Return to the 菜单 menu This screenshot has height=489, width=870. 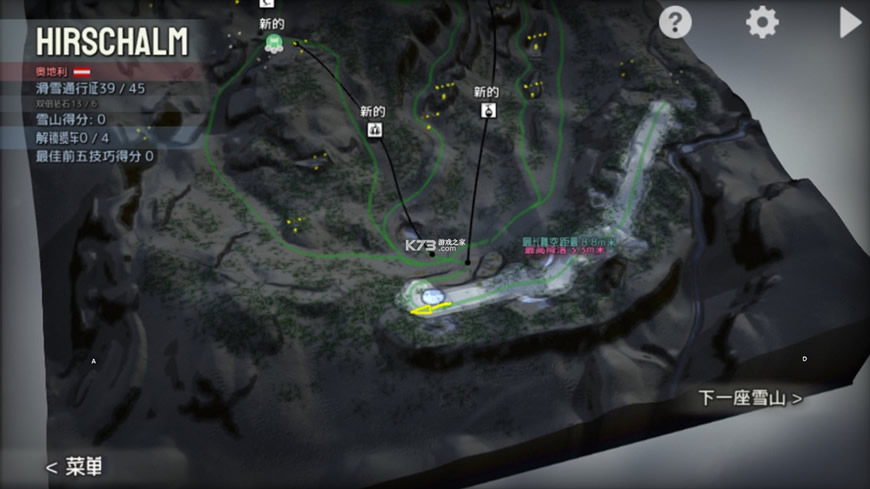click(74, 467)
